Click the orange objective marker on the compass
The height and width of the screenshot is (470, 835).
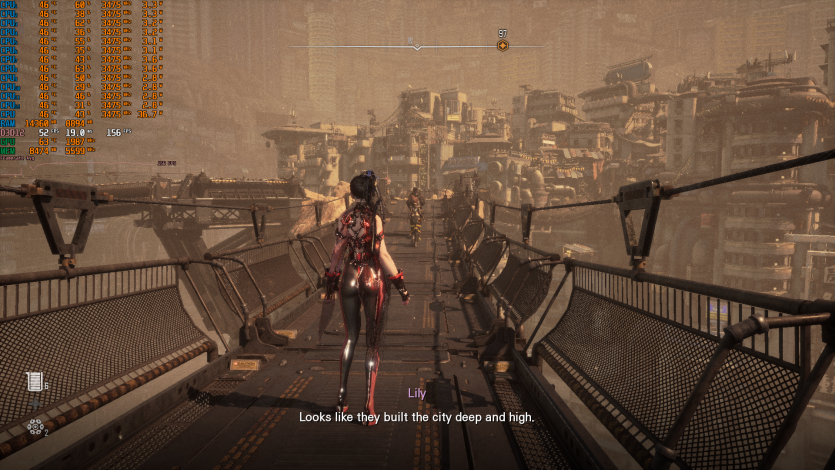pos(502,46)
